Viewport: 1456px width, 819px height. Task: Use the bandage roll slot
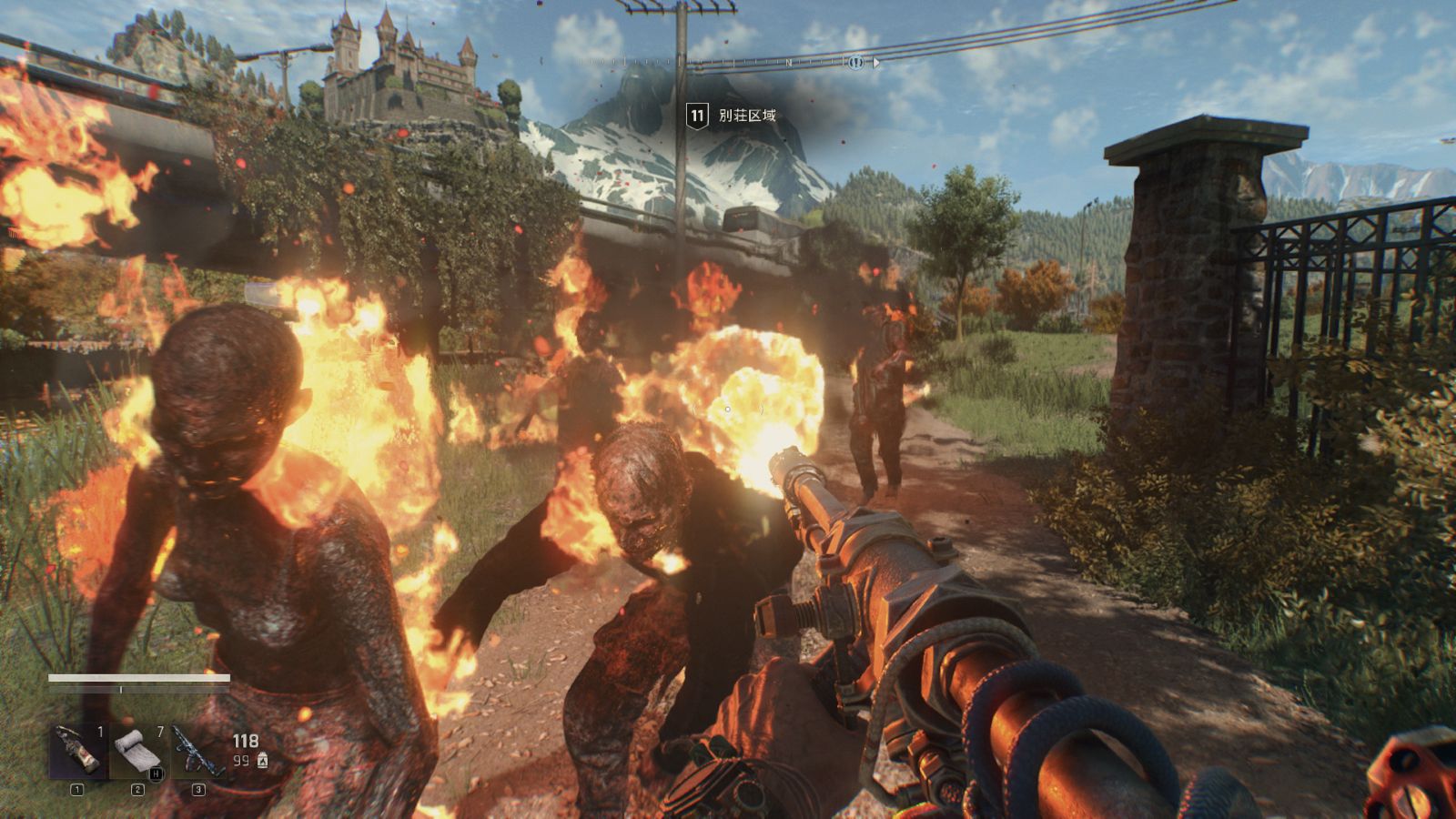tap(137, 752)
